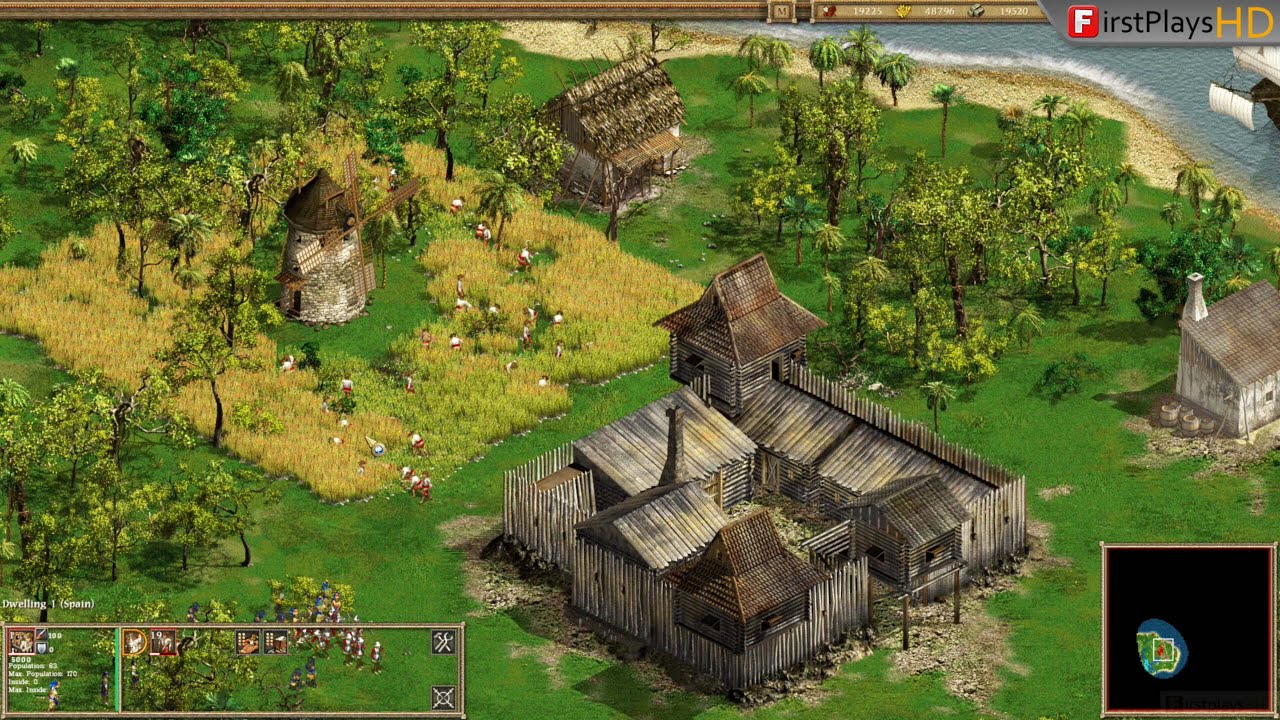Screen dimensions: 1280x720
Task: Select the Dwelling building portrait
Action: pyautogui.click(x=21, y=640)
